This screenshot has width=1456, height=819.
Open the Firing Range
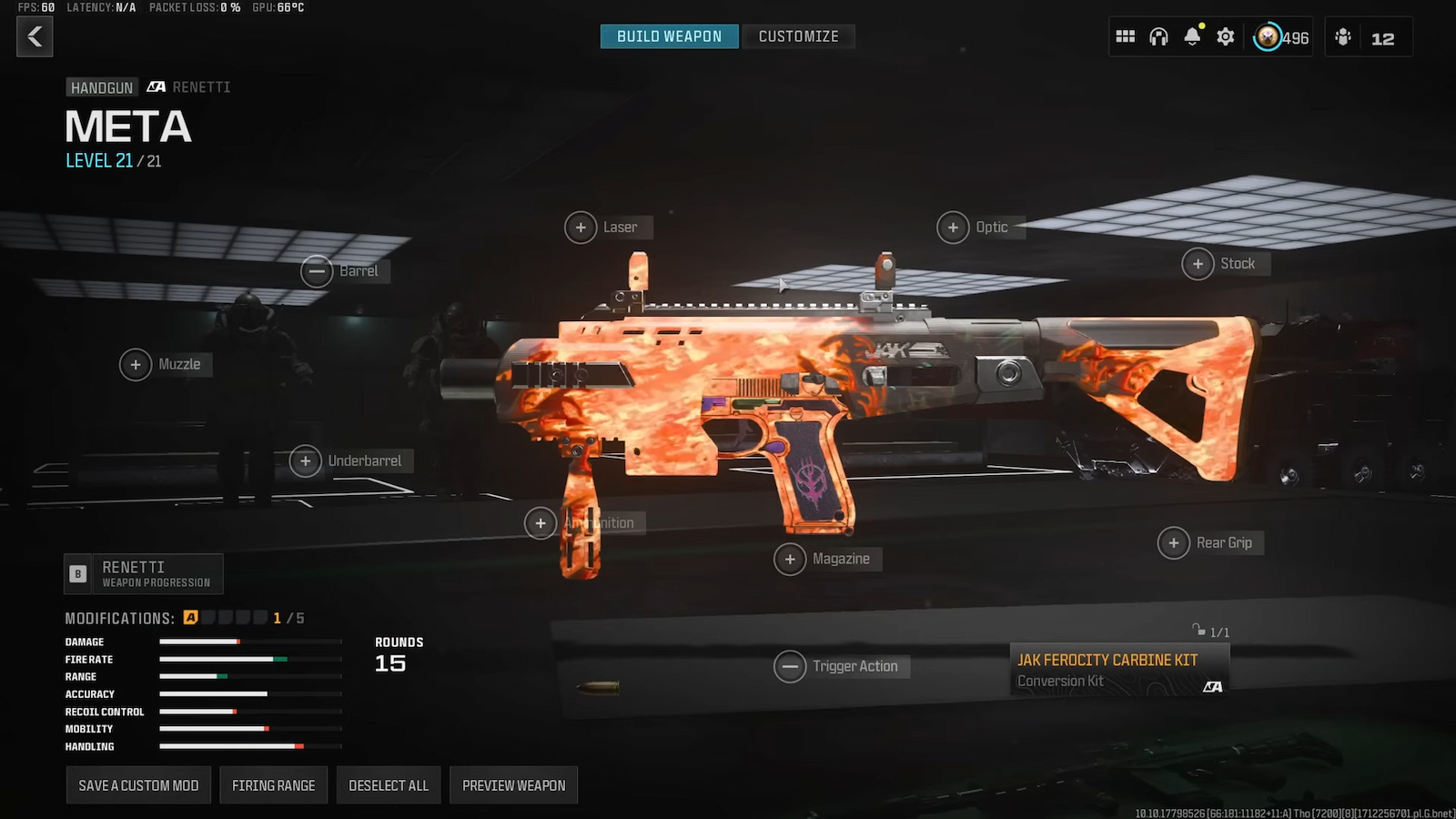pyautogui.click(x=273, y=784)
